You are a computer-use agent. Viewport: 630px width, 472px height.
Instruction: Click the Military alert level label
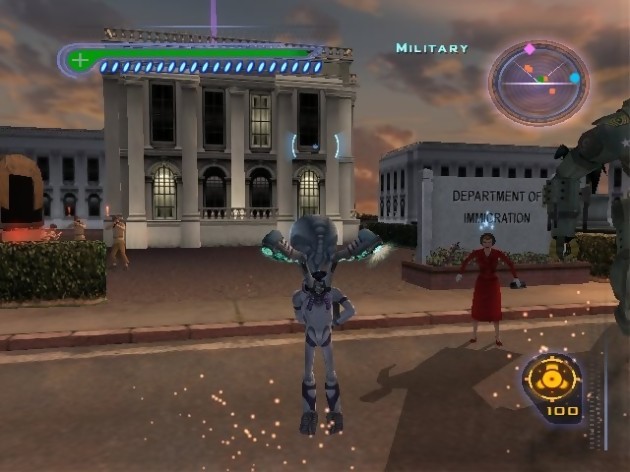(431, 48)
